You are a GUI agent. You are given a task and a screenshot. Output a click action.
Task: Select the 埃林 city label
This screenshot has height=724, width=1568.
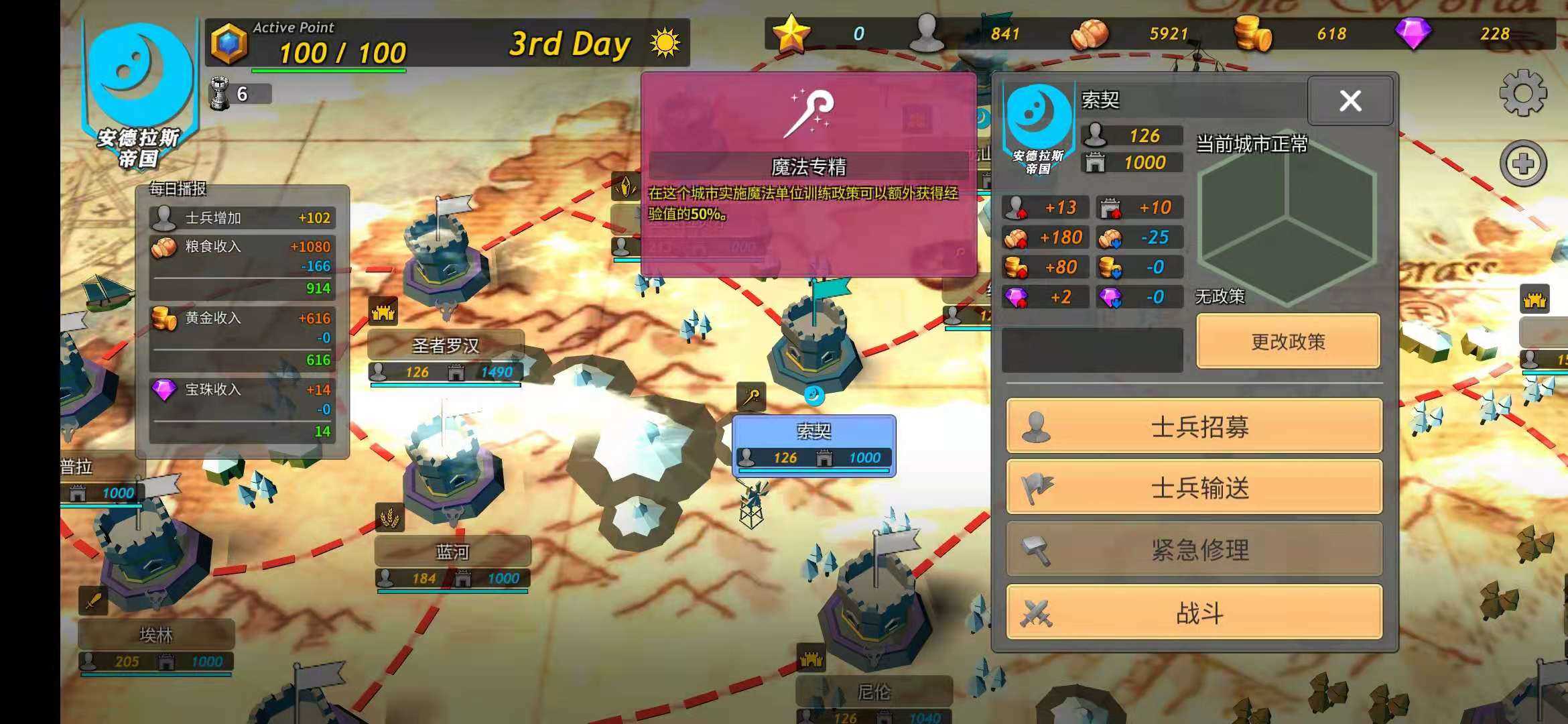click(x=156, y=635)
